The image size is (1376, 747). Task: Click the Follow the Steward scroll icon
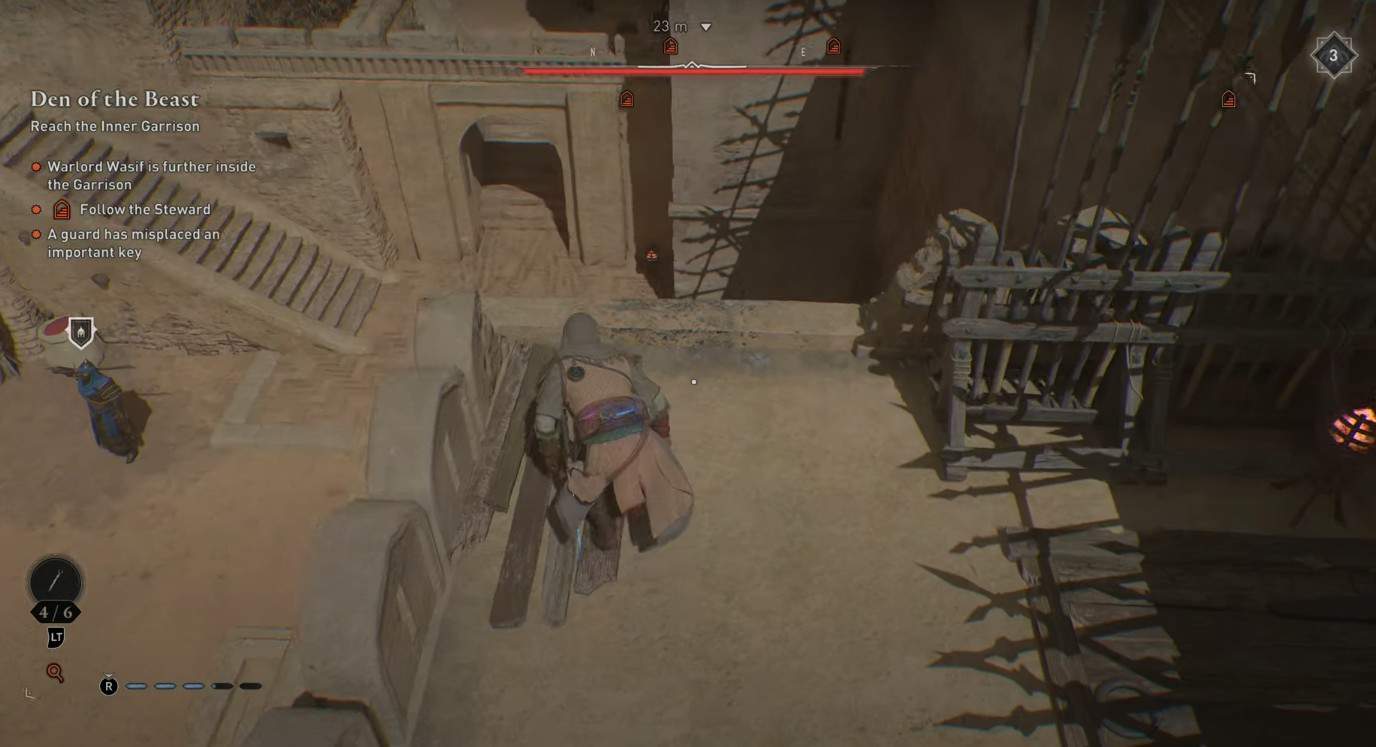(x=60, y=209)
